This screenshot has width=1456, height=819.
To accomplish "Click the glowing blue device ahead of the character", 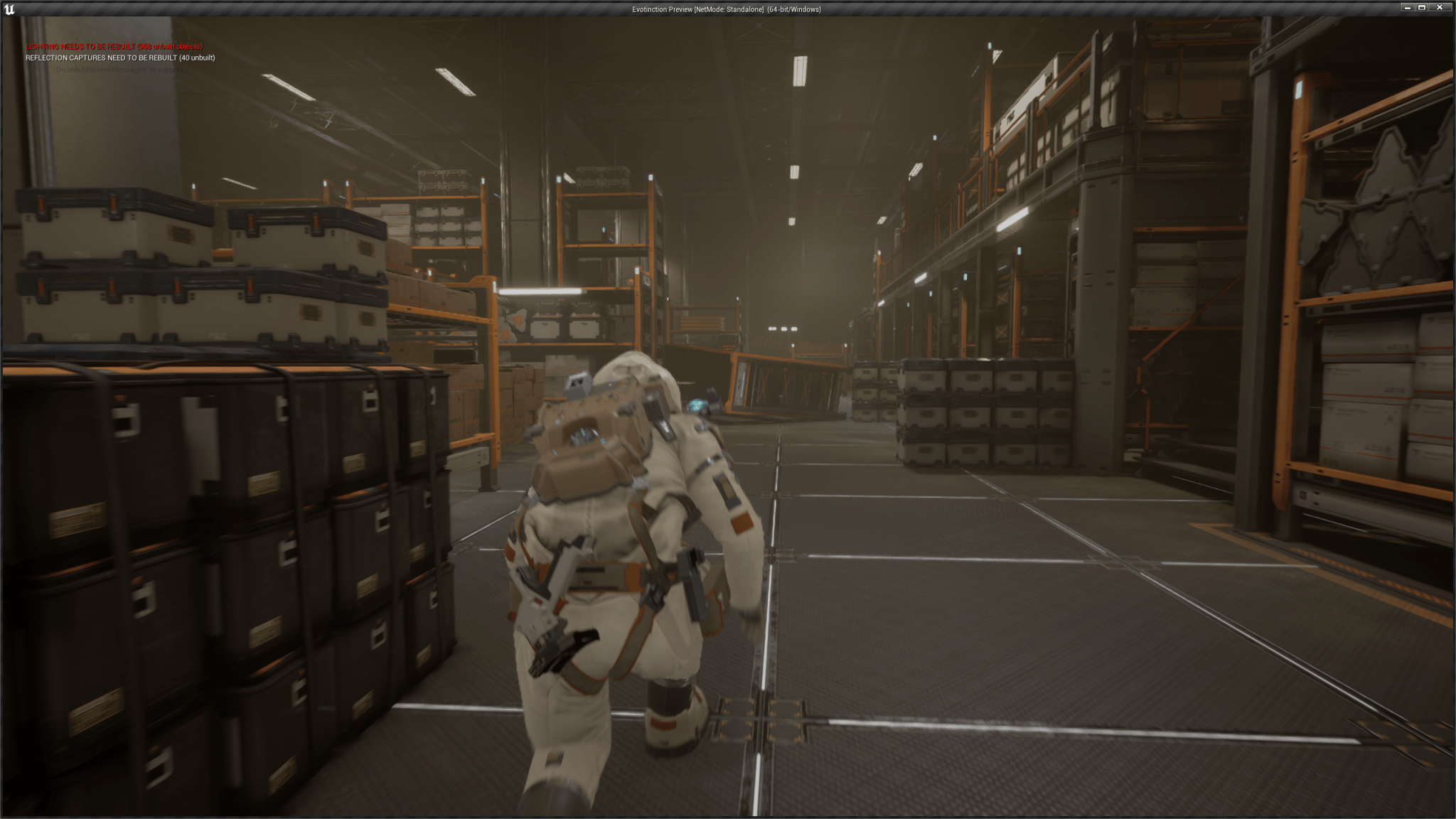I will tap(699, 403).
